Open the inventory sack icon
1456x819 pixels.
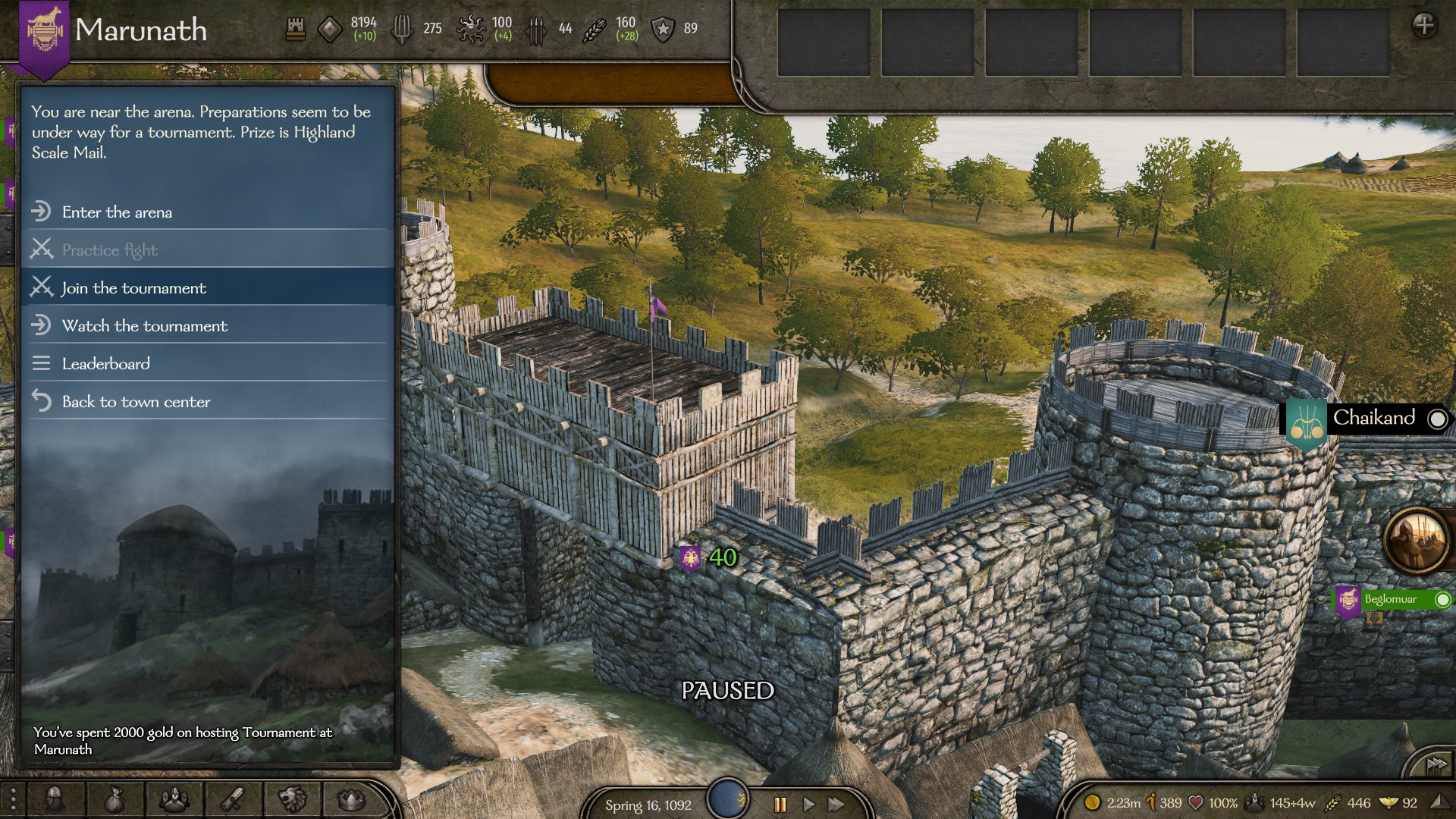115,799
